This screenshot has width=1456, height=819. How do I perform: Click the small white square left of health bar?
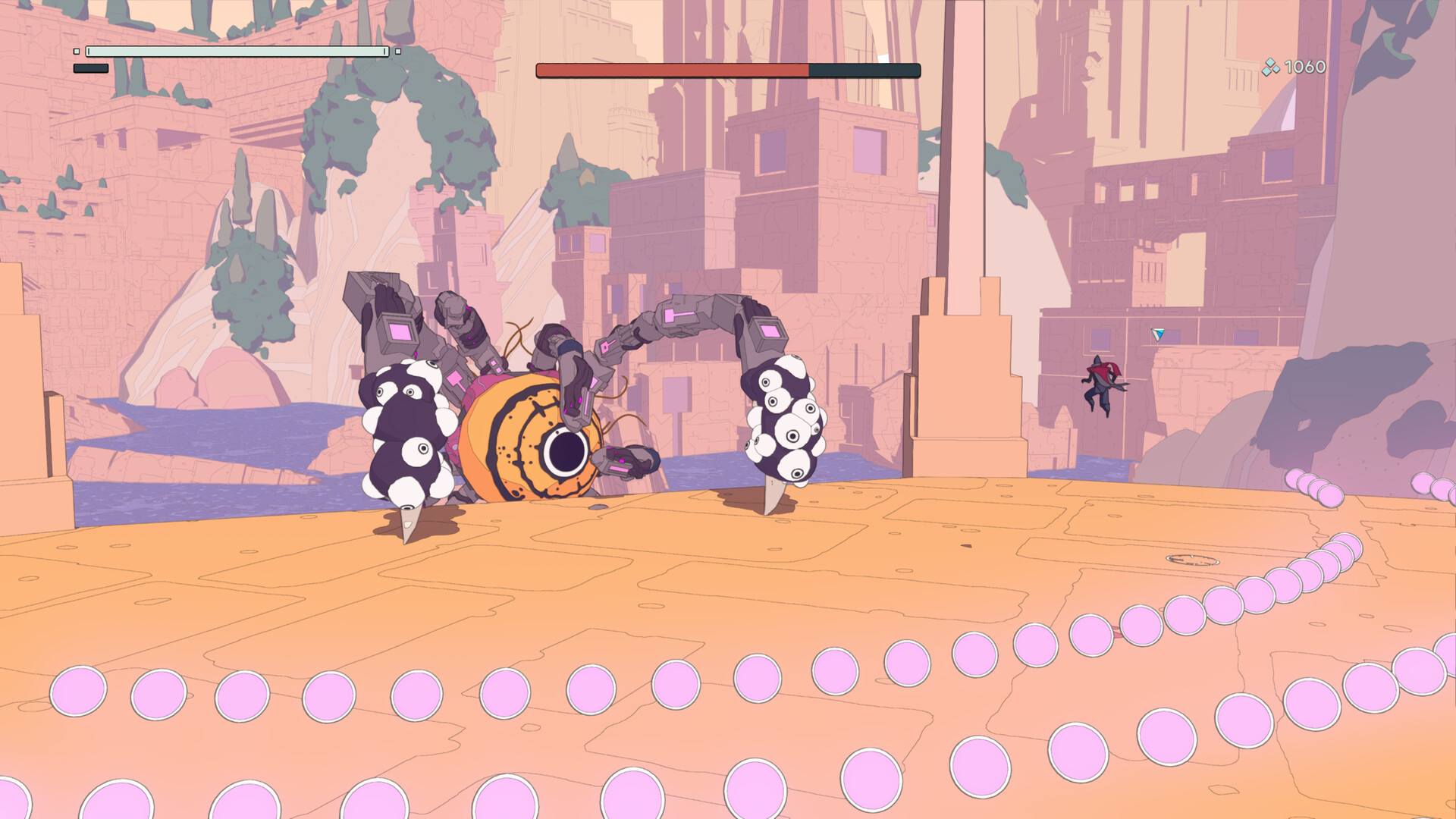click(76, 51)
